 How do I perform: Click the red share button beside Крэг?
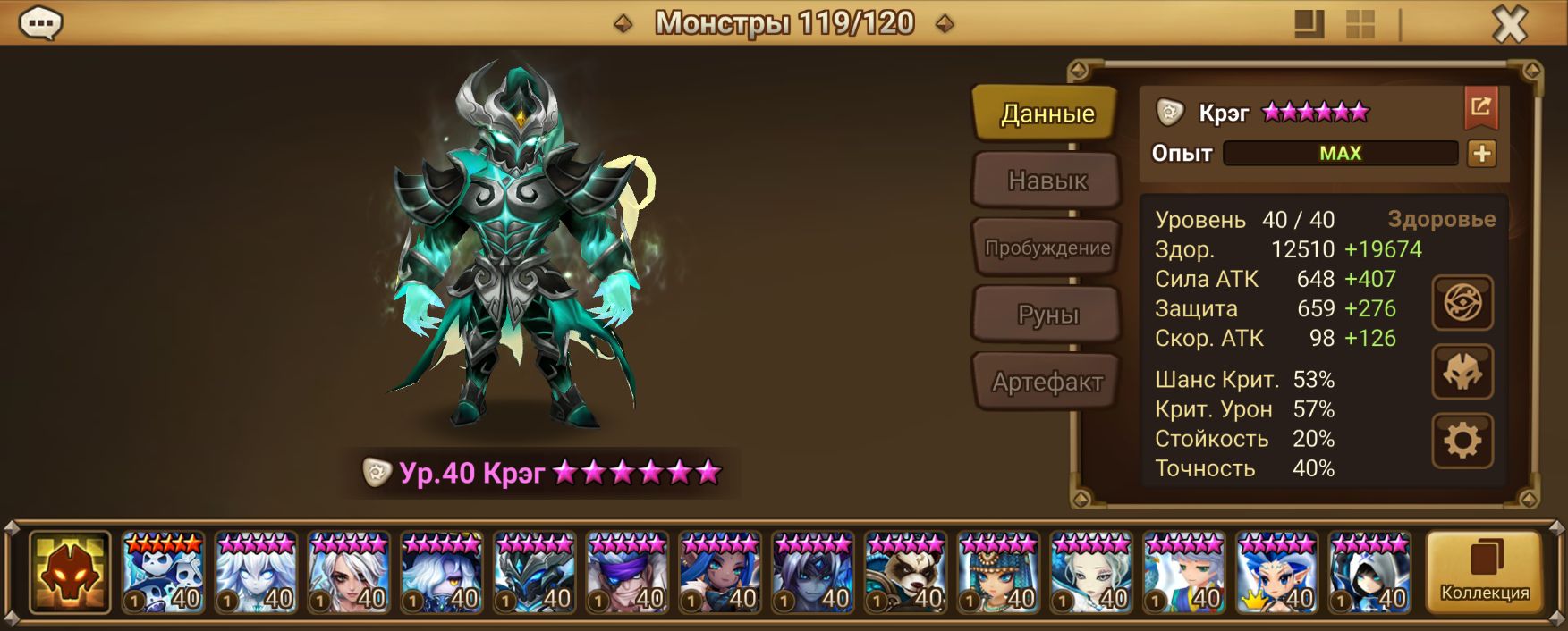pos(1480,108)
